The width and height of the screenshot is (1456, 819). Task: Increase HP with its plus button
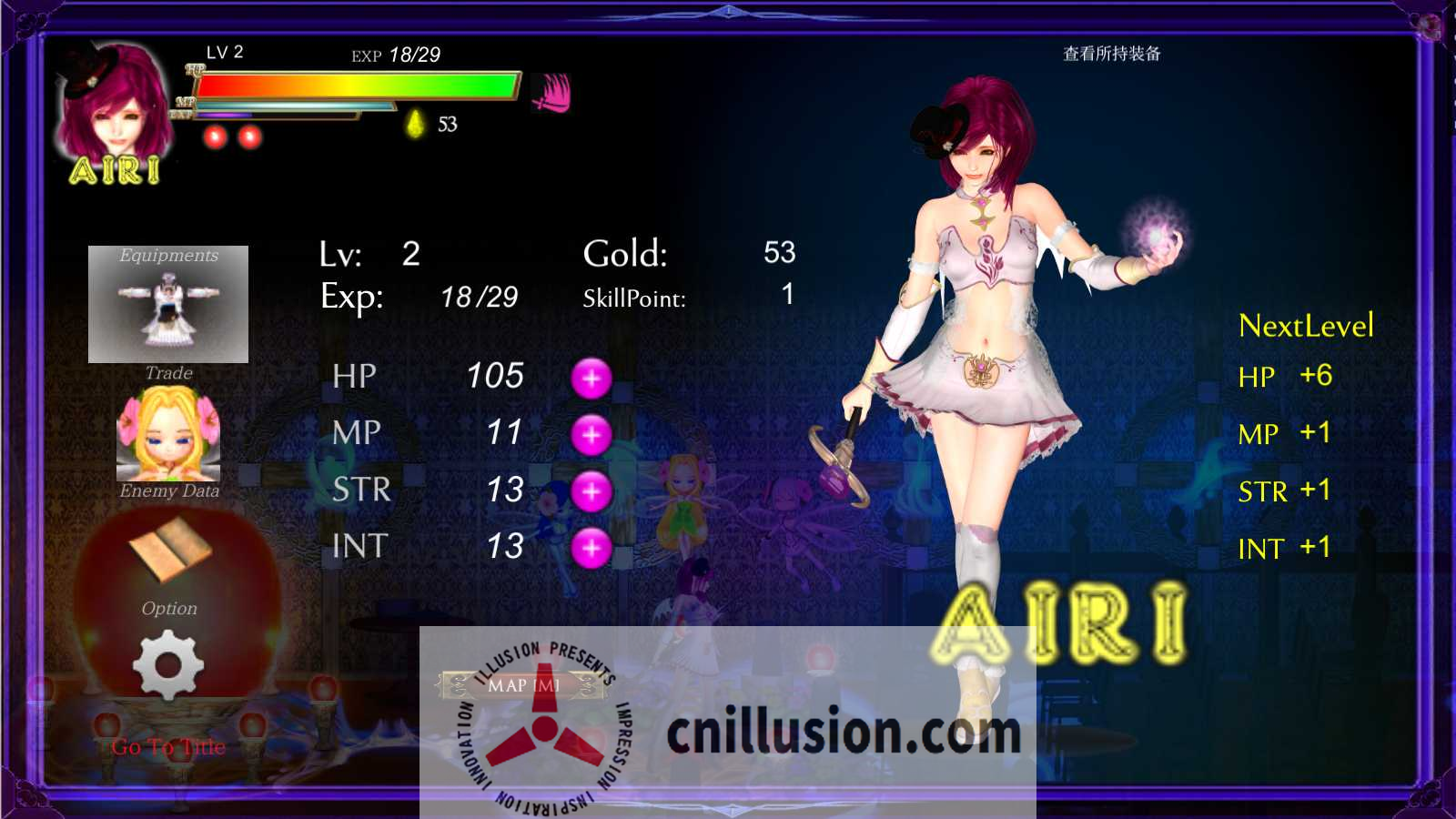click(x=592, y=379)
